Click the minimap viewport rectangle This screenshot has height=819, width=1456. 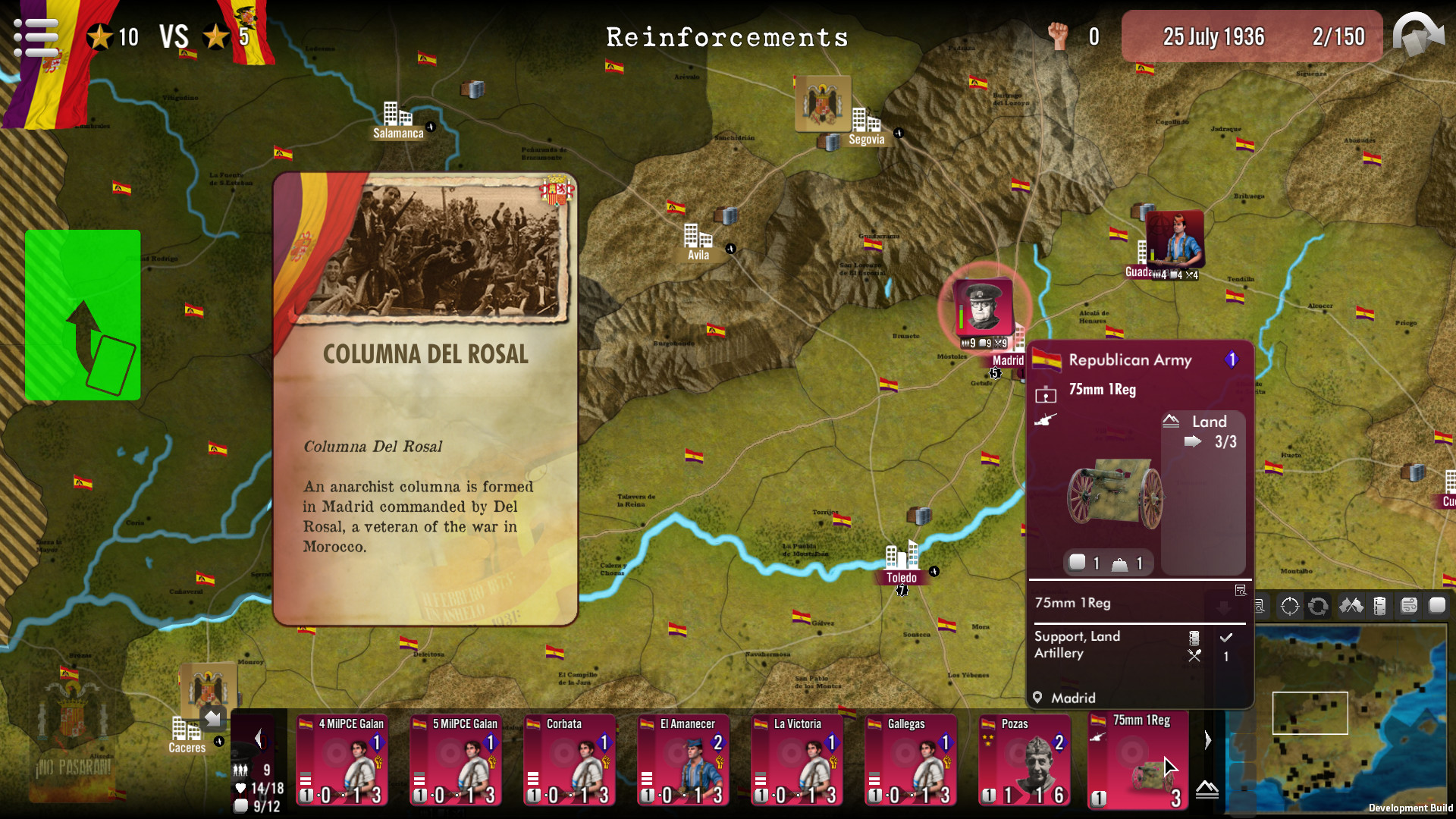tap(1310, 714)
